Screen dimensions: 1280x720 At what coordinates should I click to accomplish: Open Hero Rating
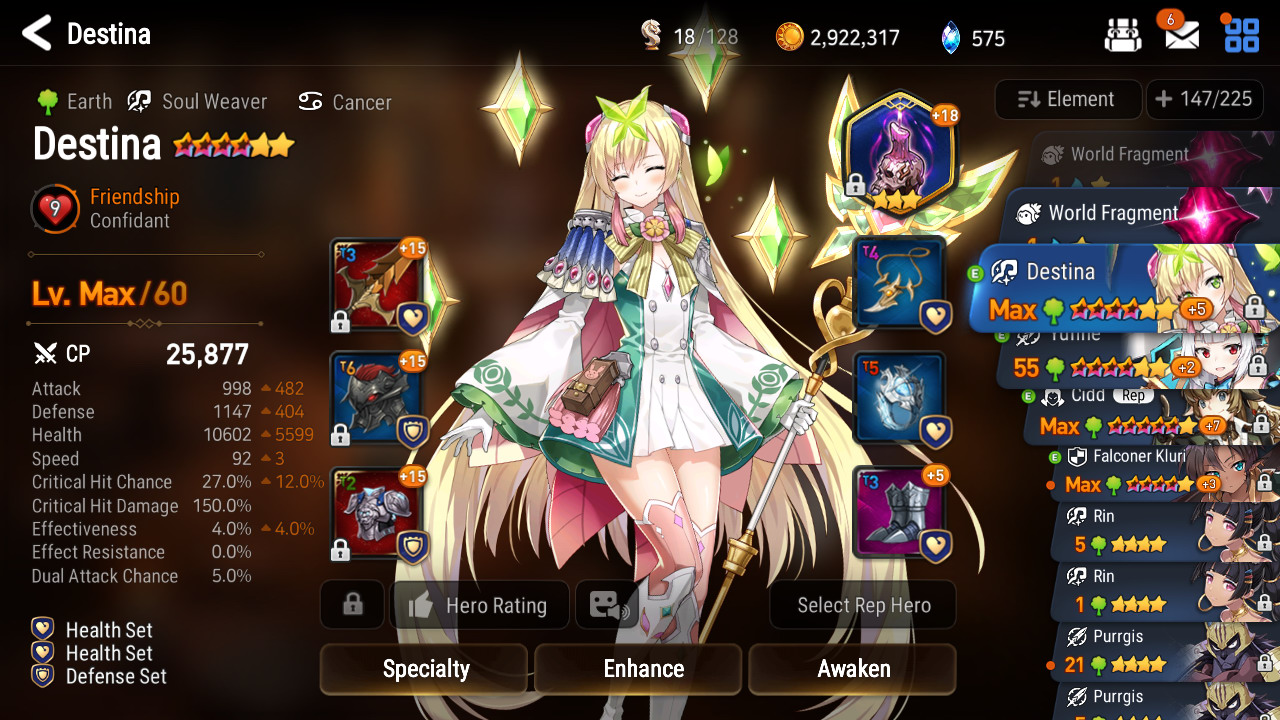481,605
